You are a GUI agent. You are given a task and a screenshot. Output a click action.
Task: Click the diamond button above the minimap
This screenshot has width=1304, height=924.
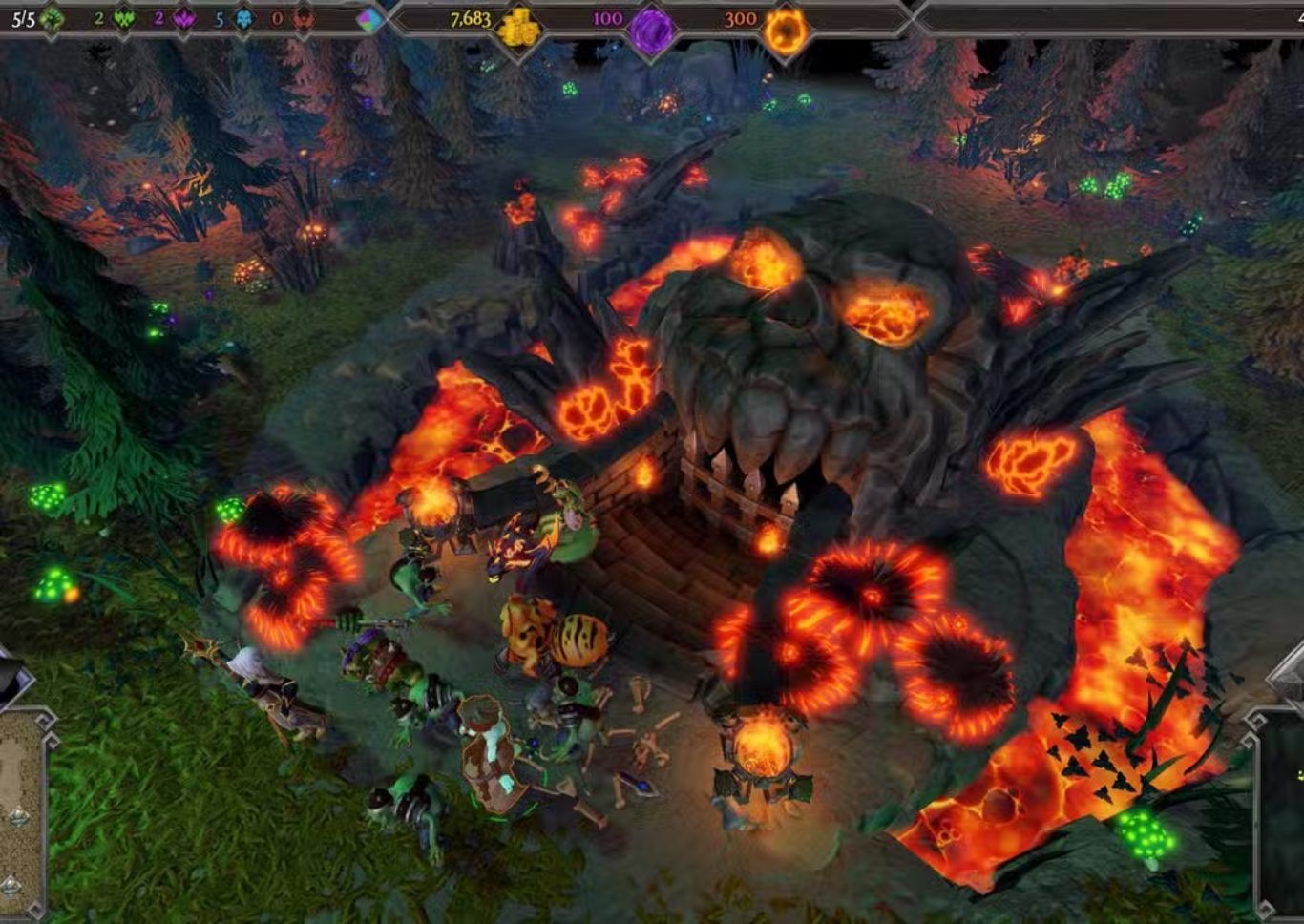tap(1289, 674)
